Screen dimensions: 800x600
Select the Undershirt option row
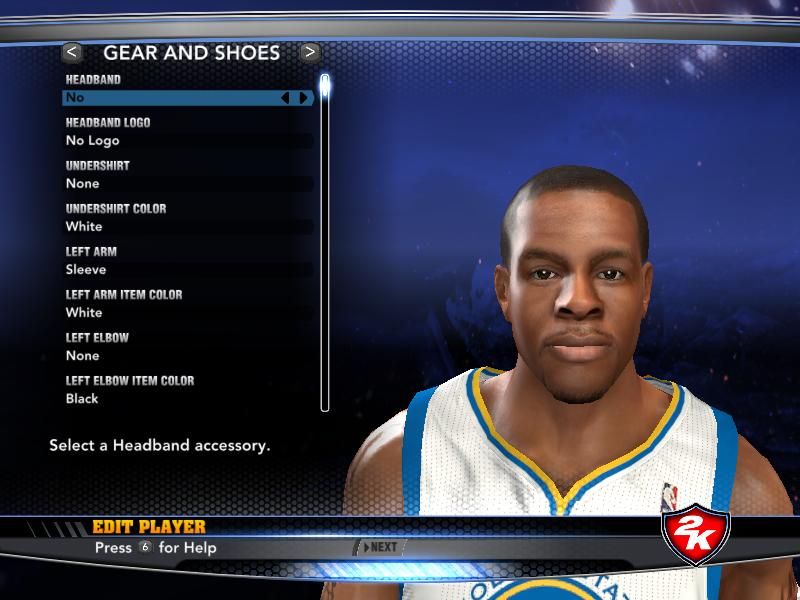click(190, 184)
